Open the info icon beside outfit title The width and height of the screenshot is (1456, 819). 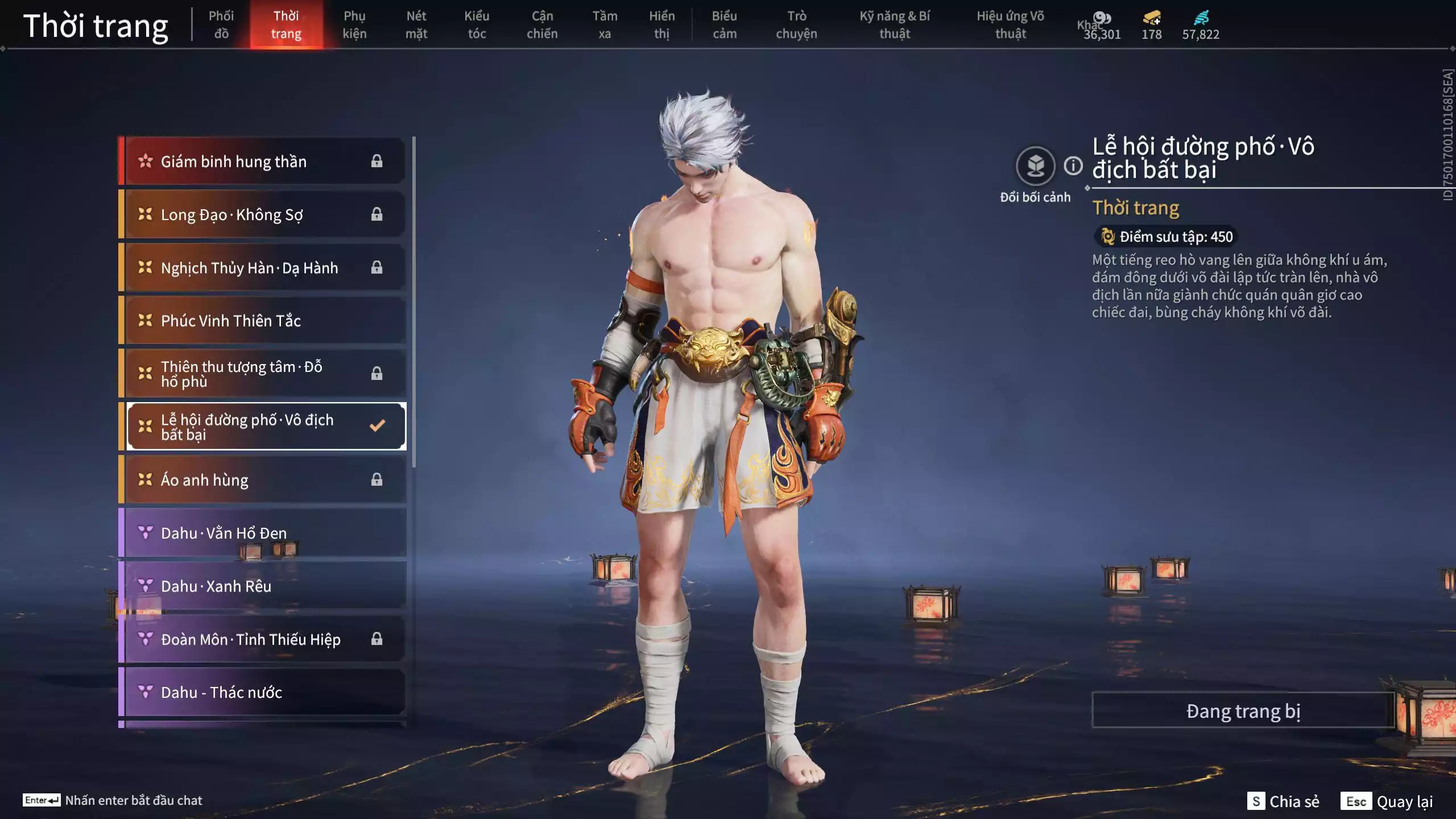1073,166
